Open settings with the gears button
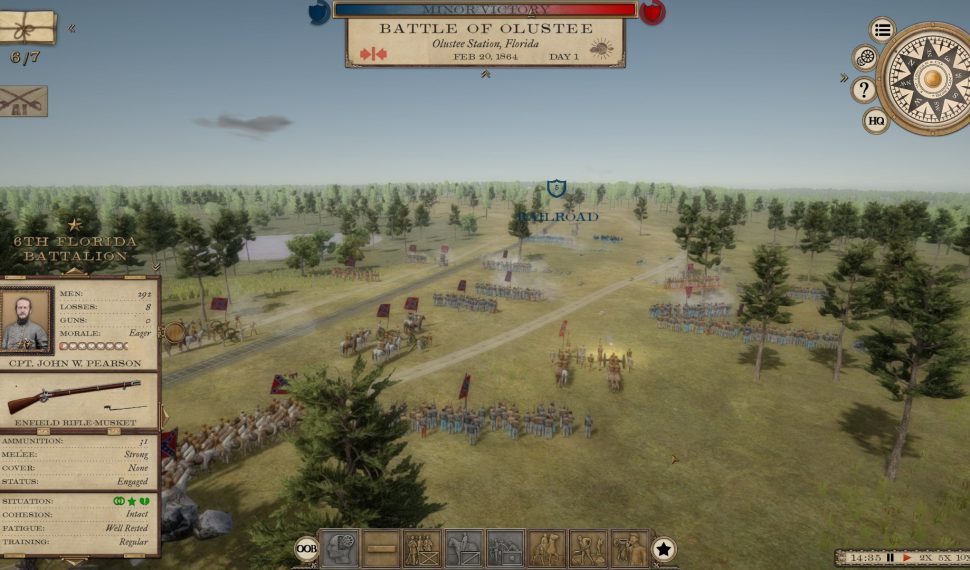 click(x=865, y=58)
